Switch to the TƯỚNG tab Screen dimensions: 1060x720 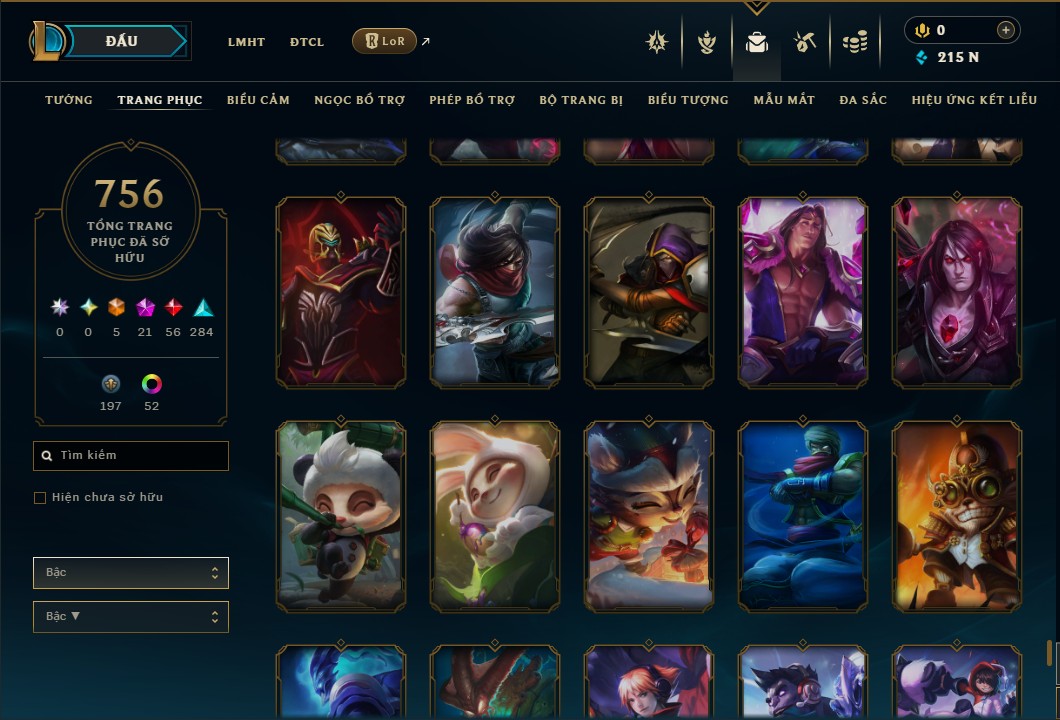(x=69, y=100)
